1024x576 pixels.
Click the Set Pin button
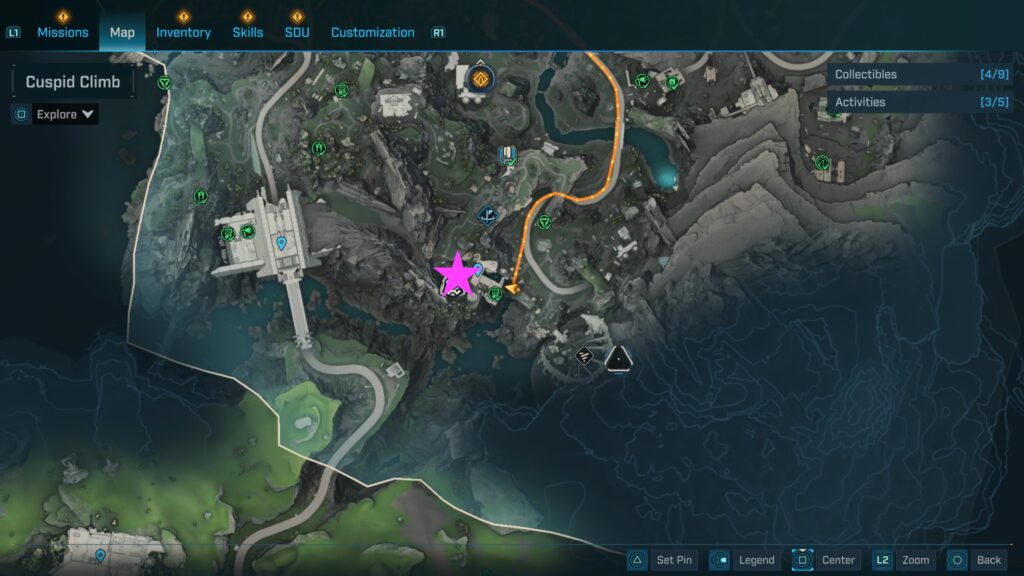[662, 560]
